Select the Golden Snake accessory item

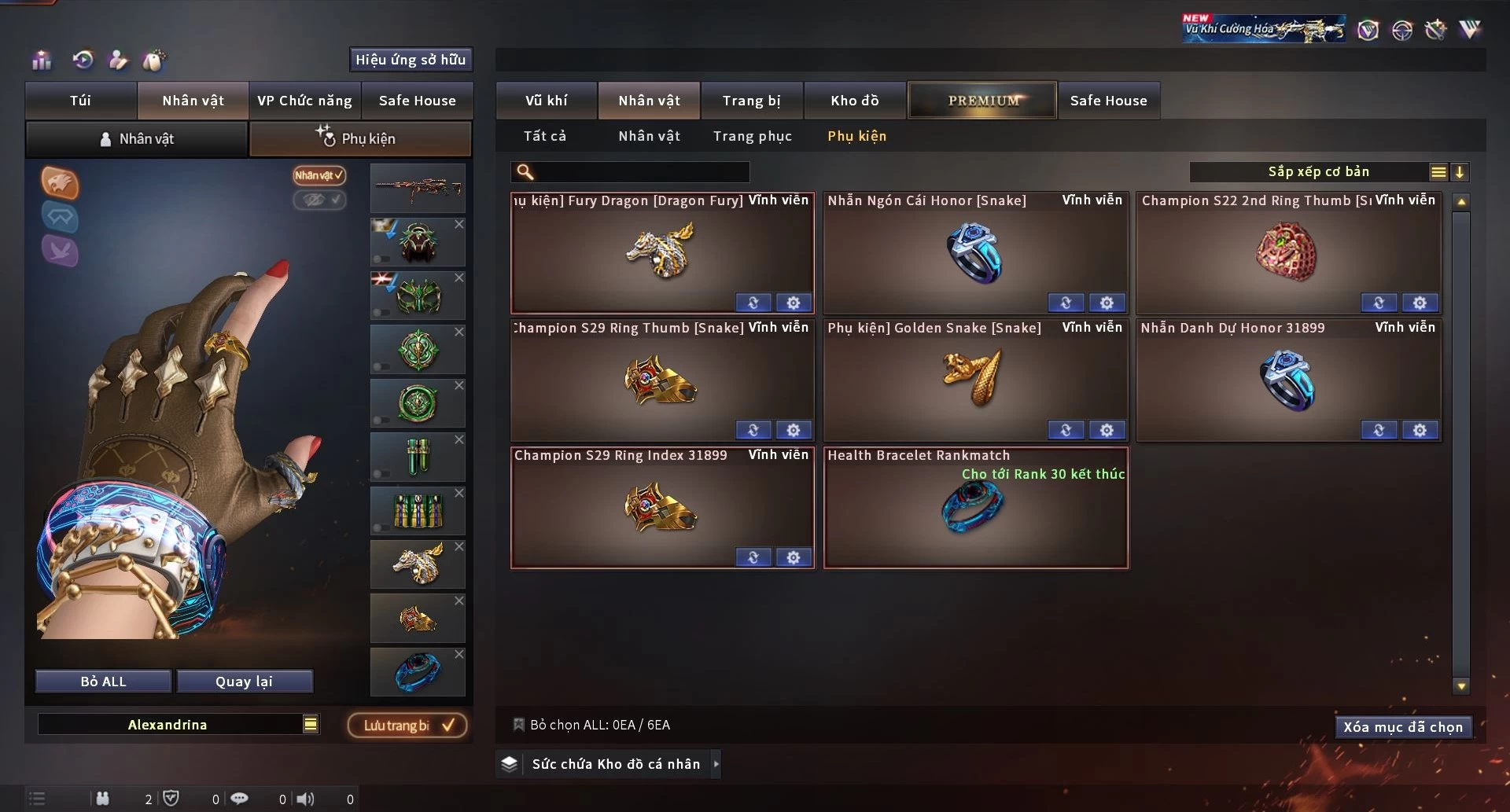click(x=974, y=380)
